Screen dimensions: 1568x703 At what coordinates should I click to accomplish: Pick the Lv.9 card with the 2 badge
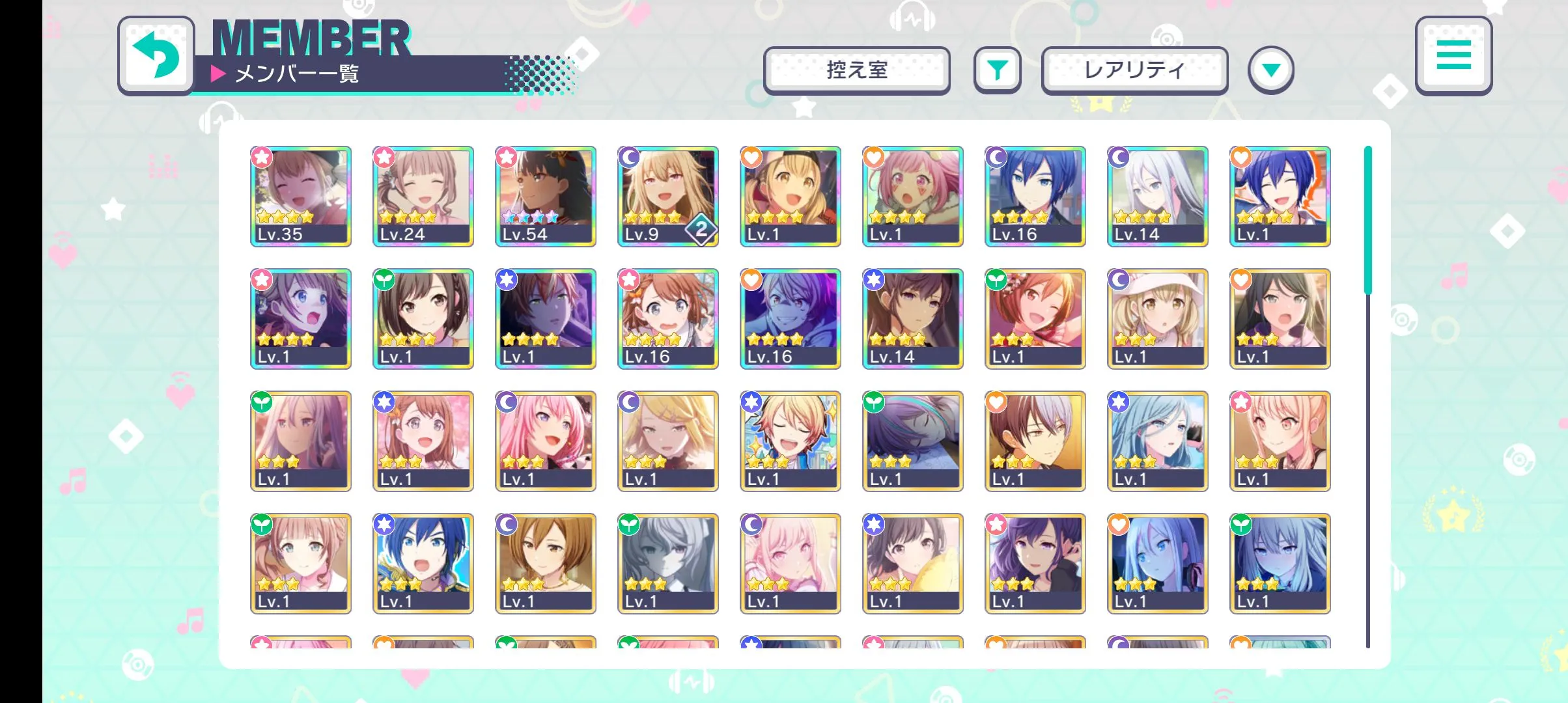point(668,196)
